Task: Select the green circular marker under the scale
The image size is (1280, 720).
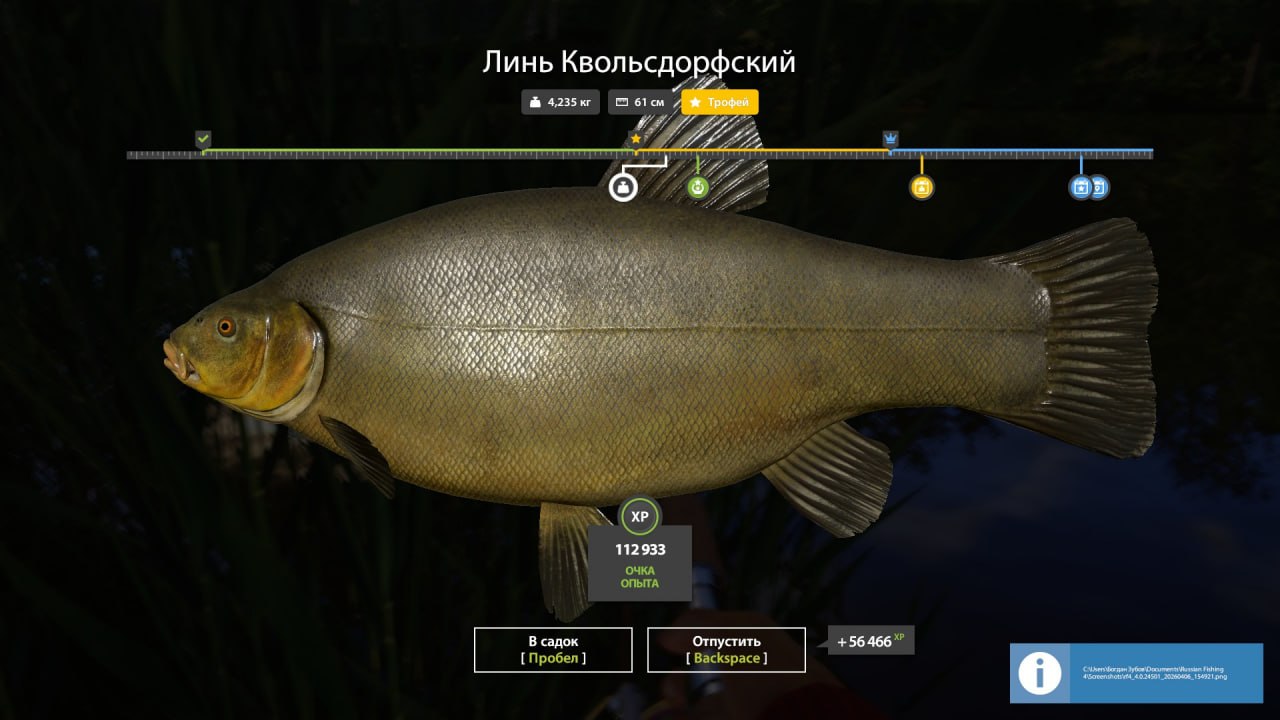Action: pos(698,187)
